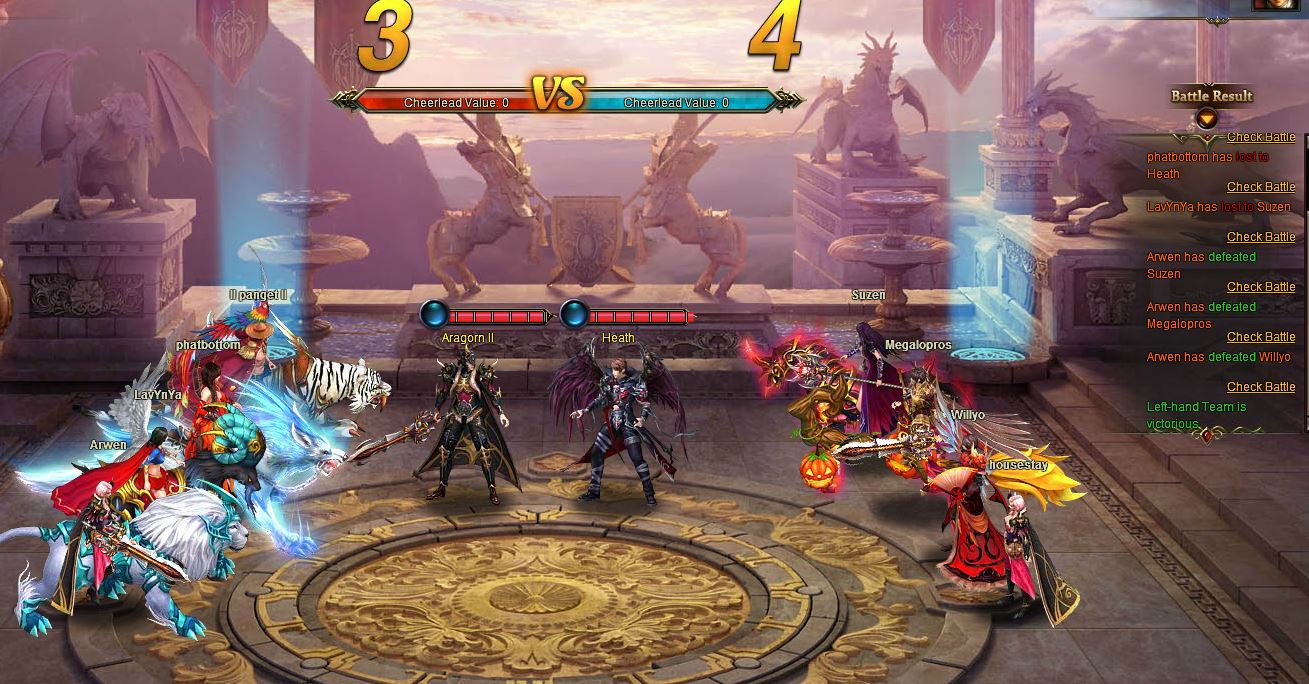
Task: Collapse the Battle Result panel with the orange arrow
Action: point(1208,118)
